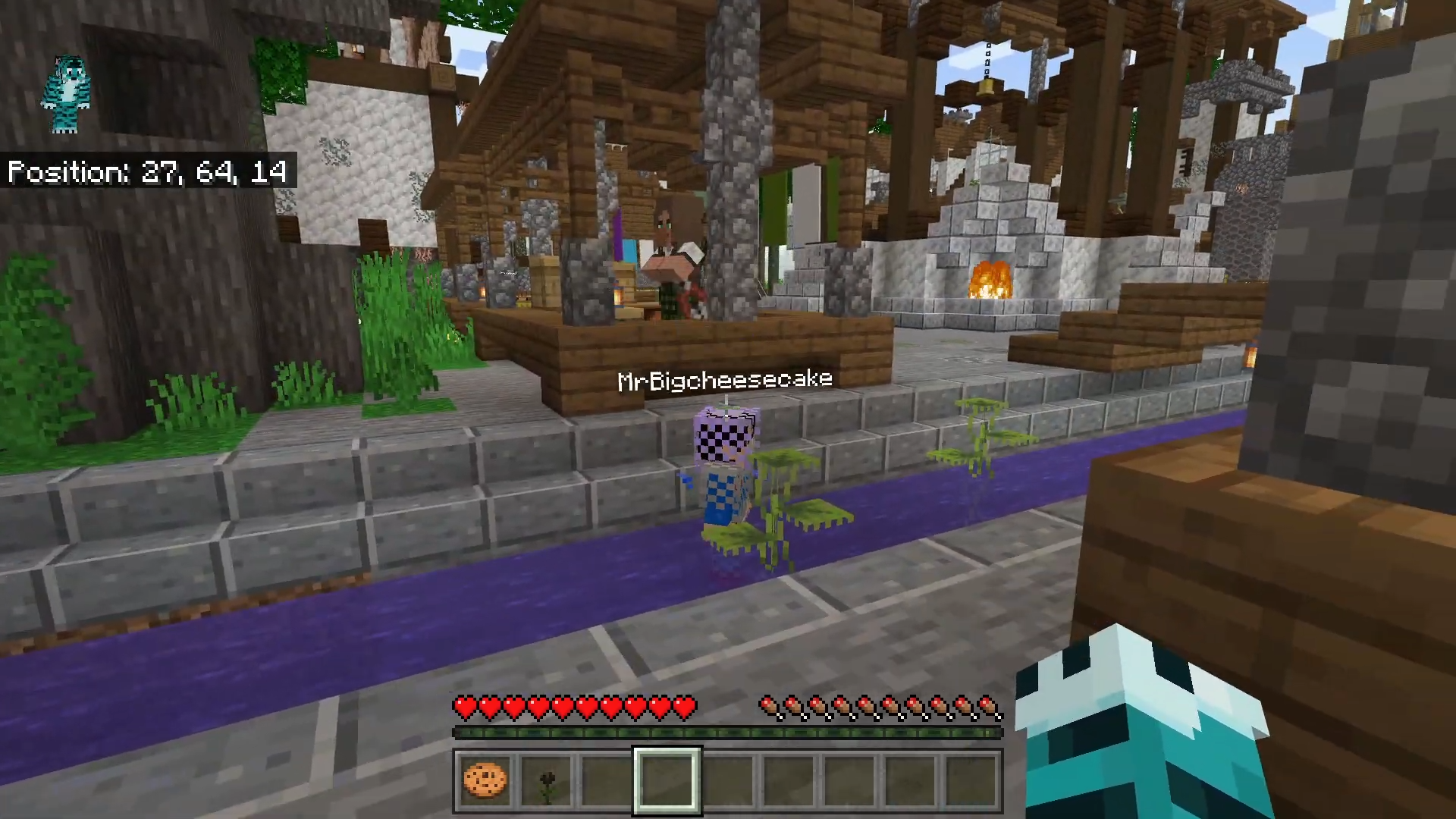Click the teal striped player paper doll
1456x819 pixels.
[x=67, y=94]
